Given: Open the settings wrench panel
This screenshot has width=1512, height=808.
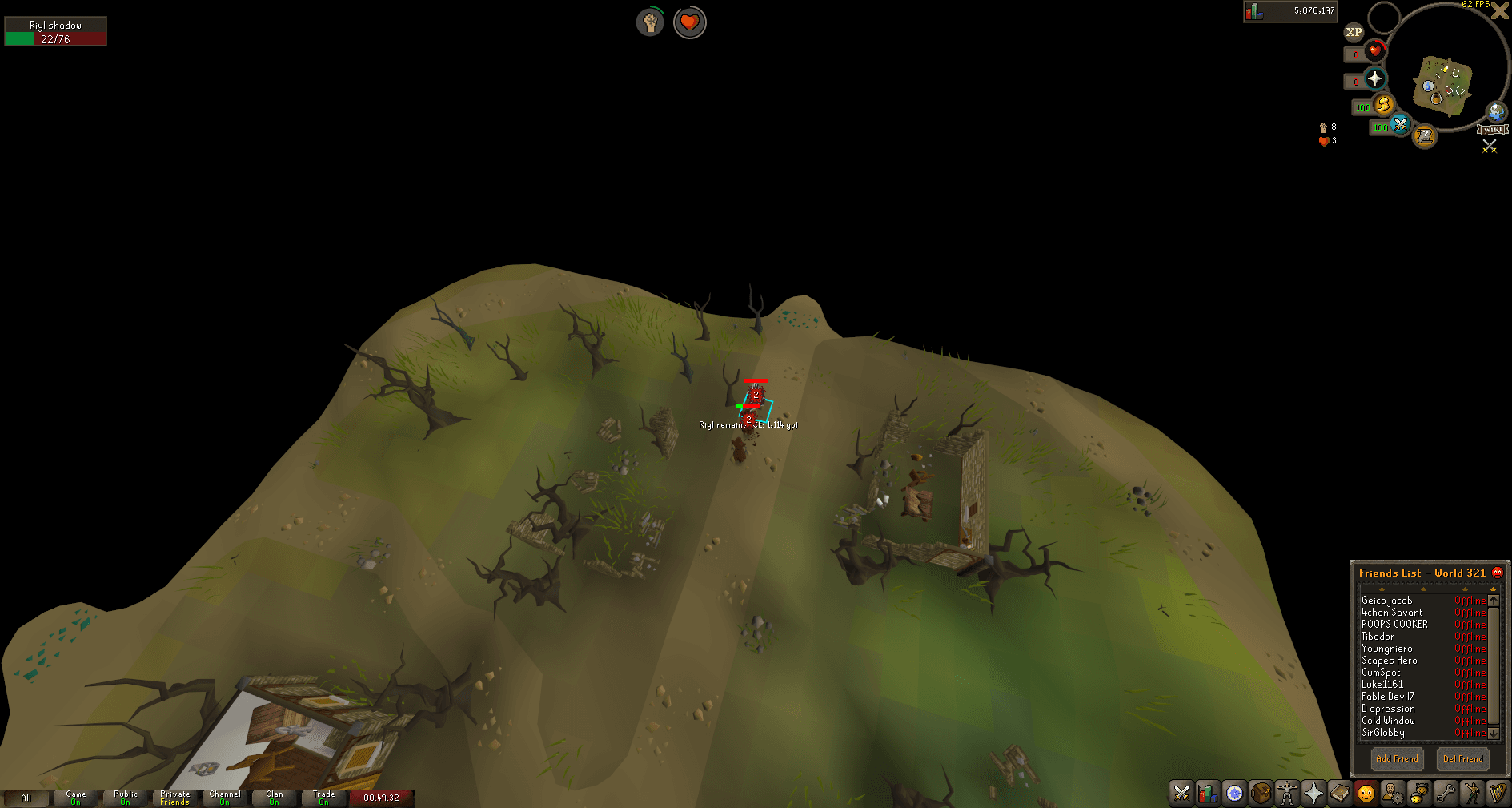Looking at the screenshot, I should pyautogui.click(x=1445, y=794).
